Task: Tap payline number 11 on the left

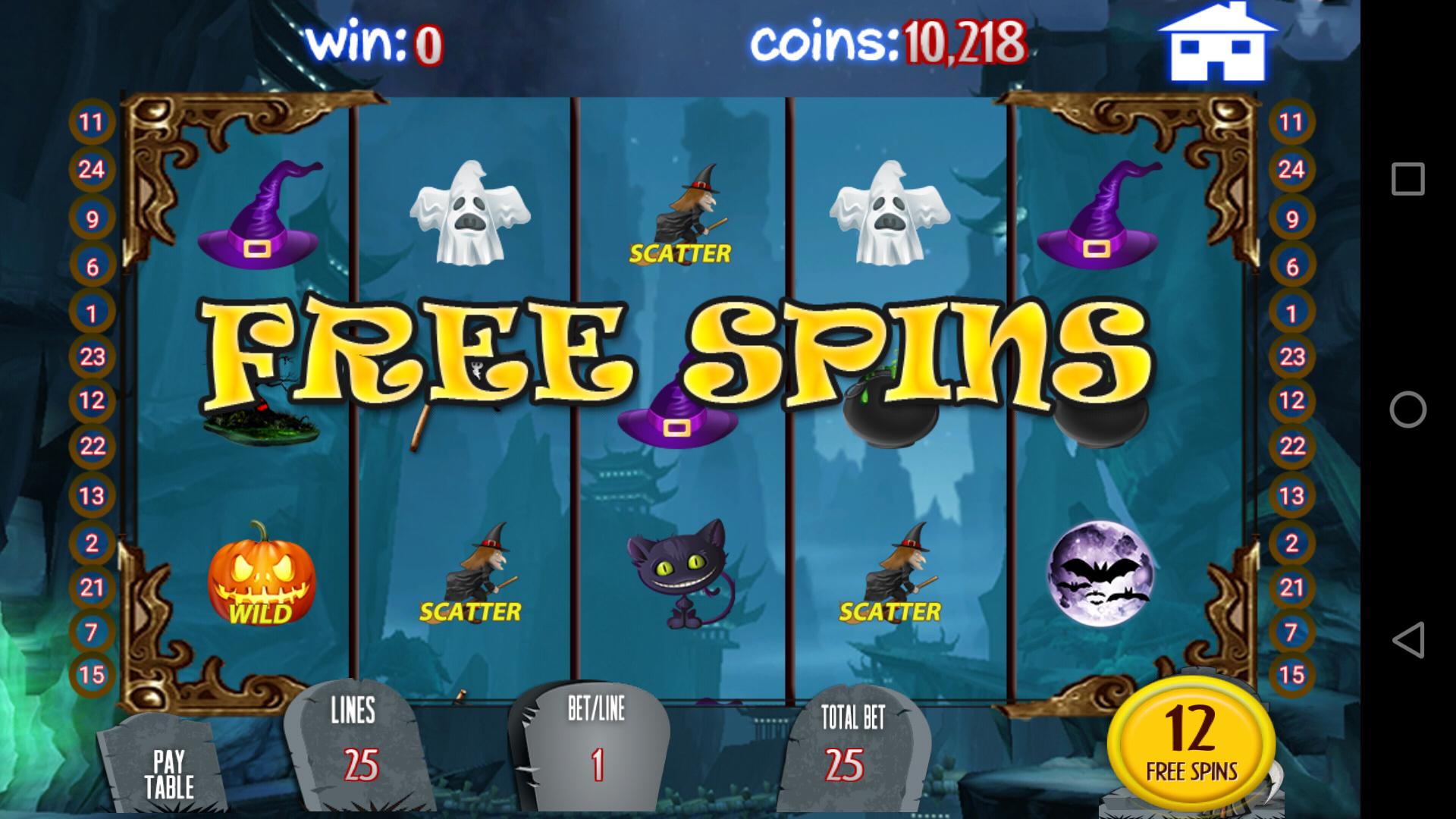Action: click(91, 121)
